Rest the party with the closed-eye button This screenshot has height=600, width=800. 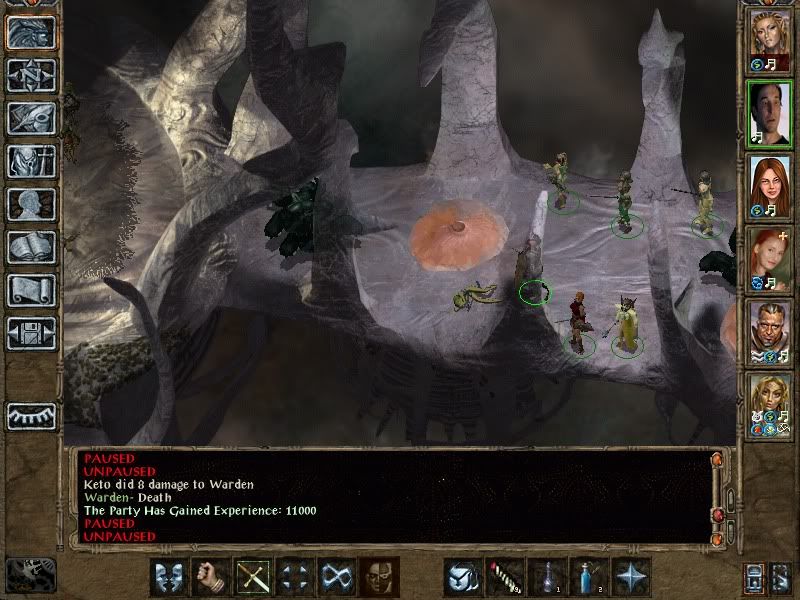coord(30,416)
